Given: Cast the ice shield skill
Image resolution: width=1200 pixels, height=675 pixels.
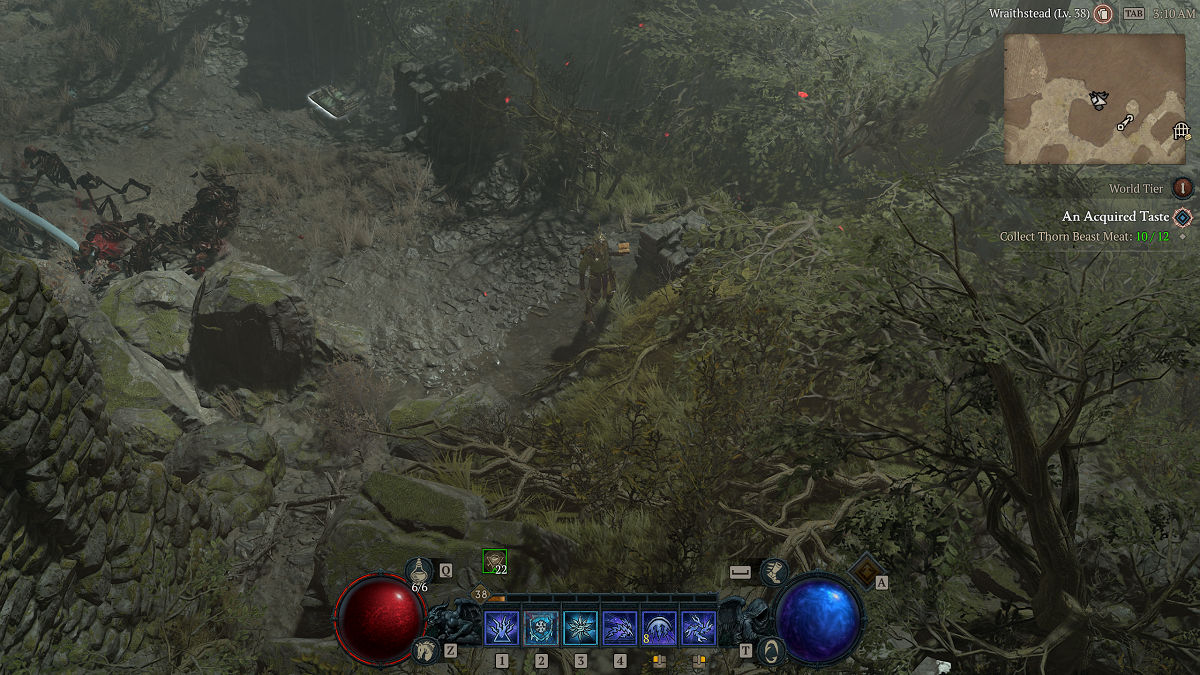Looking at the screenshot, I should pyautogui.click(x=541, y=629).
